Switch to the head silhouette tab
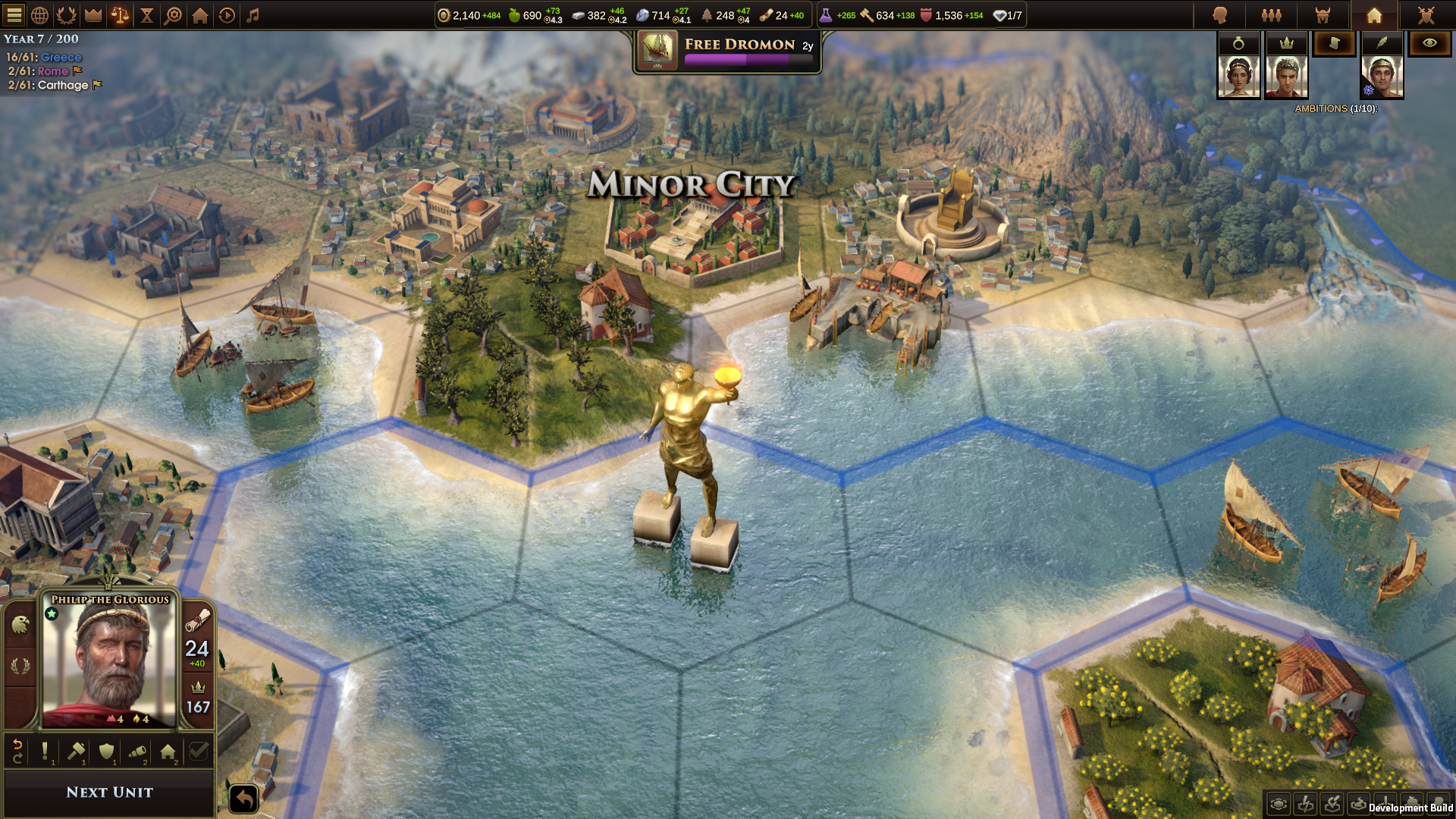 1220,15
